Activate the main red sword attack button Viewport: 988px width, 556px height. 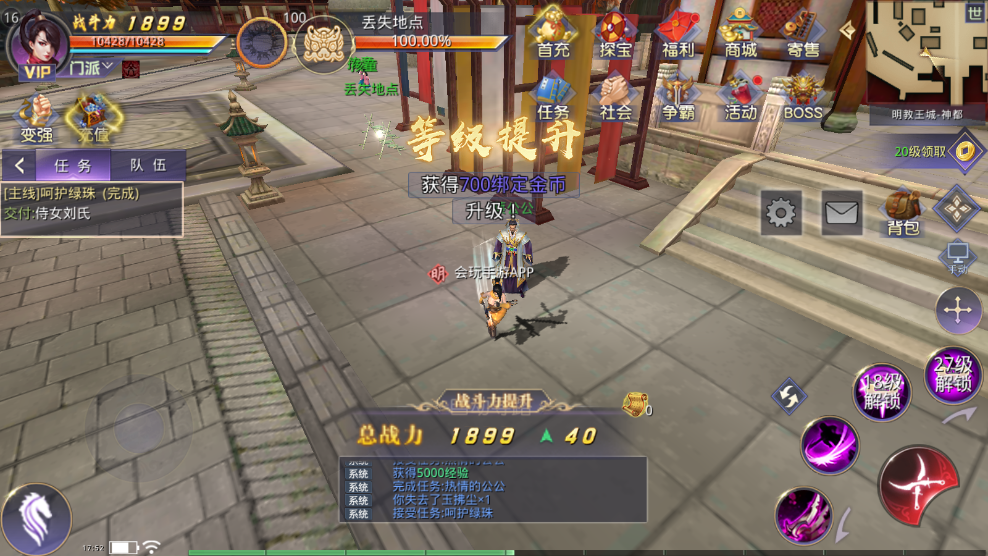coord(918,485)
